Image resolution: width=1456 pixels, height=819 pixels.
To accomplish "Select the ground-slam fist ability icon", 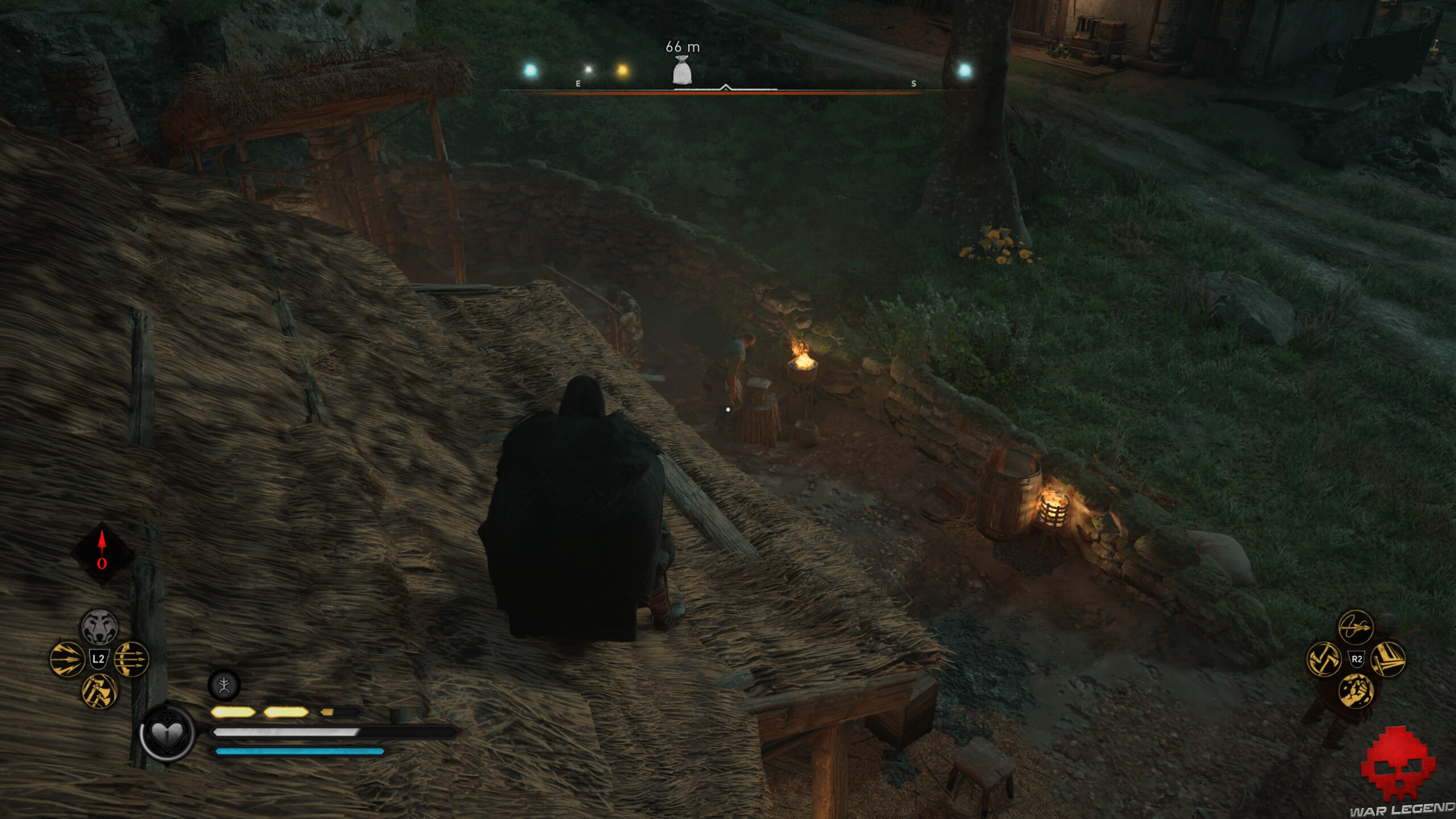I will pos(1356,692).
